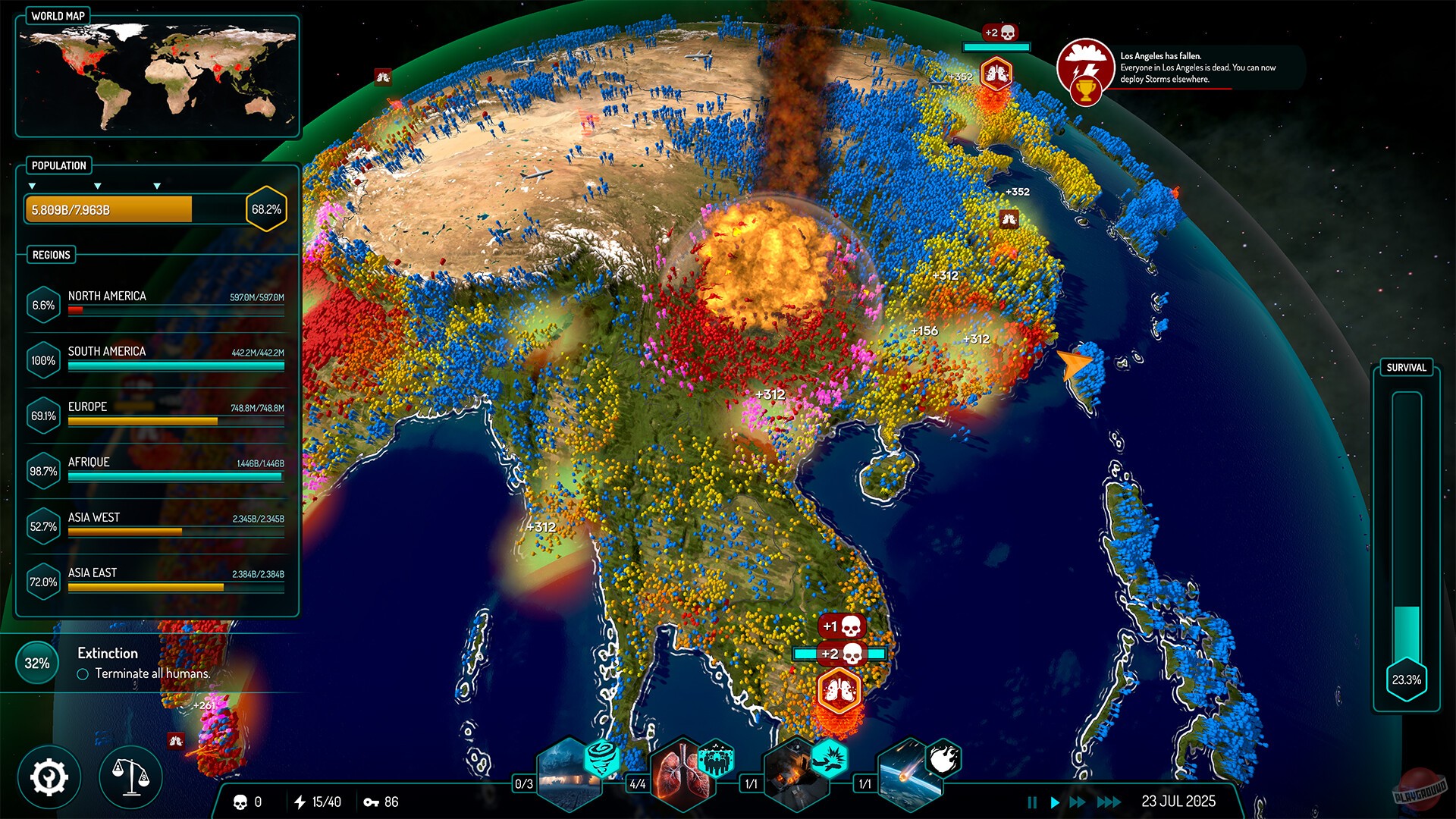The width and height of the screenshot is (1456, 819).
Task: Open the balance scales panel
Action: [x=130, y=776]
